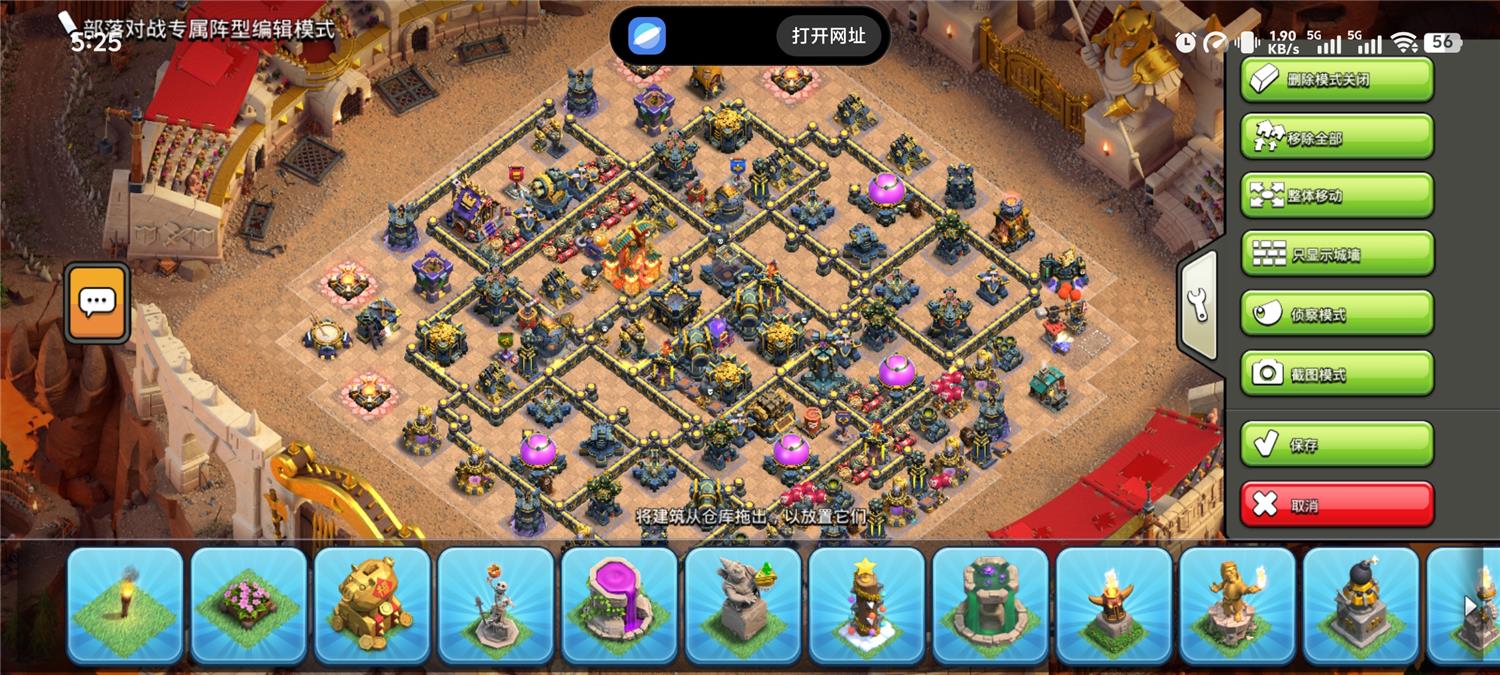Activate 截图模式 screenshot mode
Image resolution: width=1500 pixels, height=675 pixels.
point(1336,373)
